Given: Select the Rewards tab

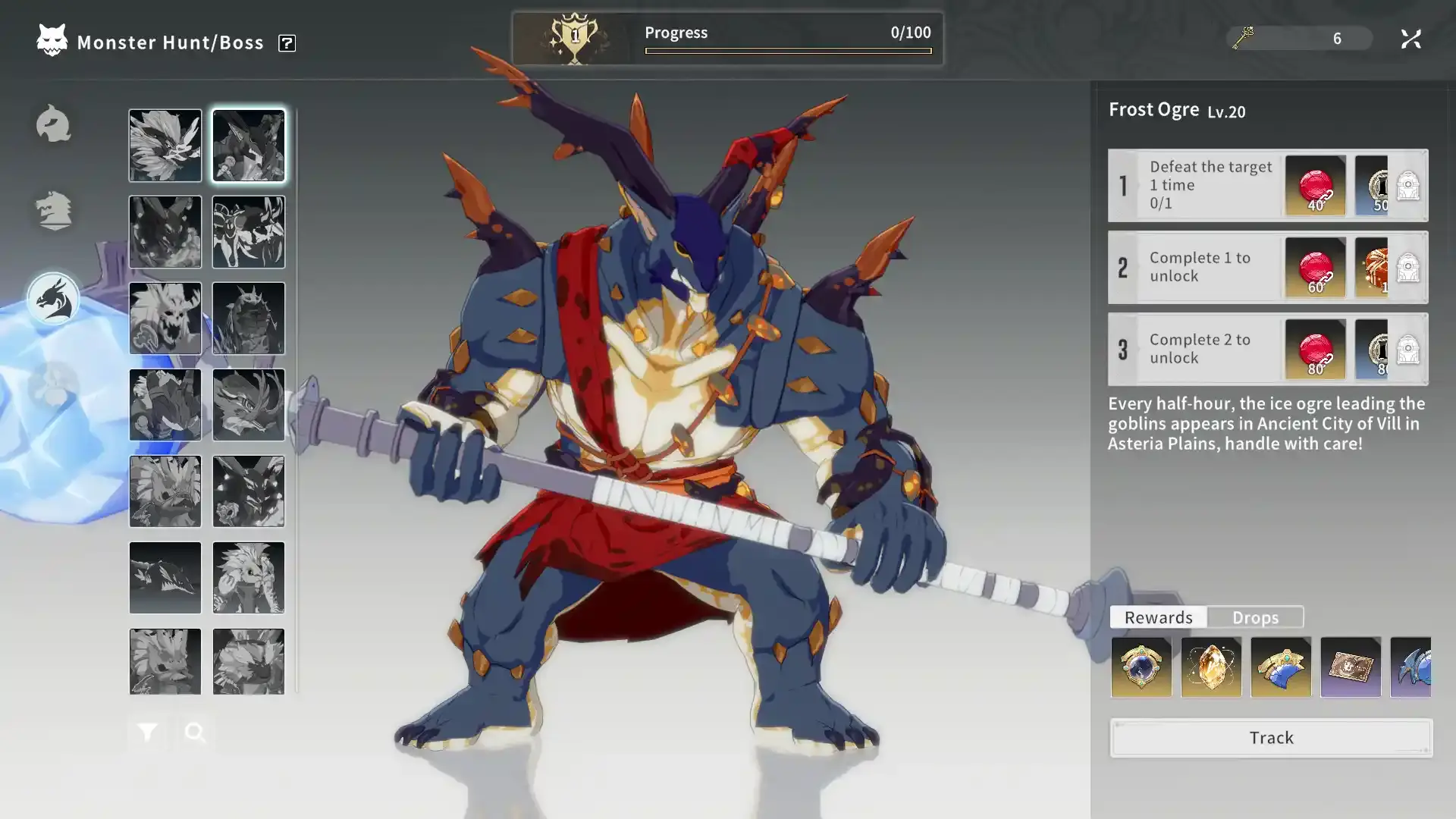Looking at the screenshot, I should pyautogui.click(x=1158, y=617).
